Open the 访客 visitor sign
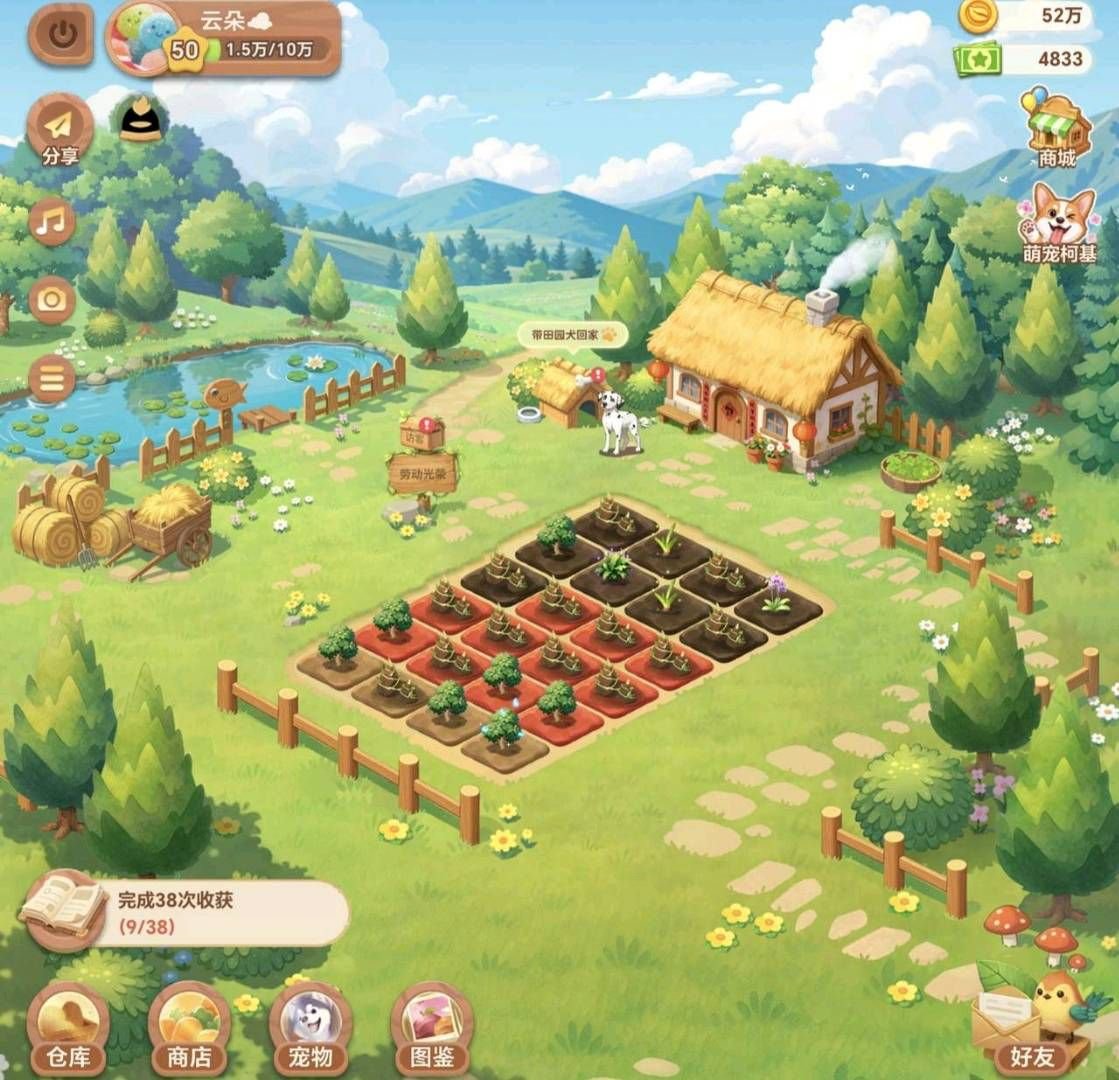1119x1080 pixels. point(422,434)
